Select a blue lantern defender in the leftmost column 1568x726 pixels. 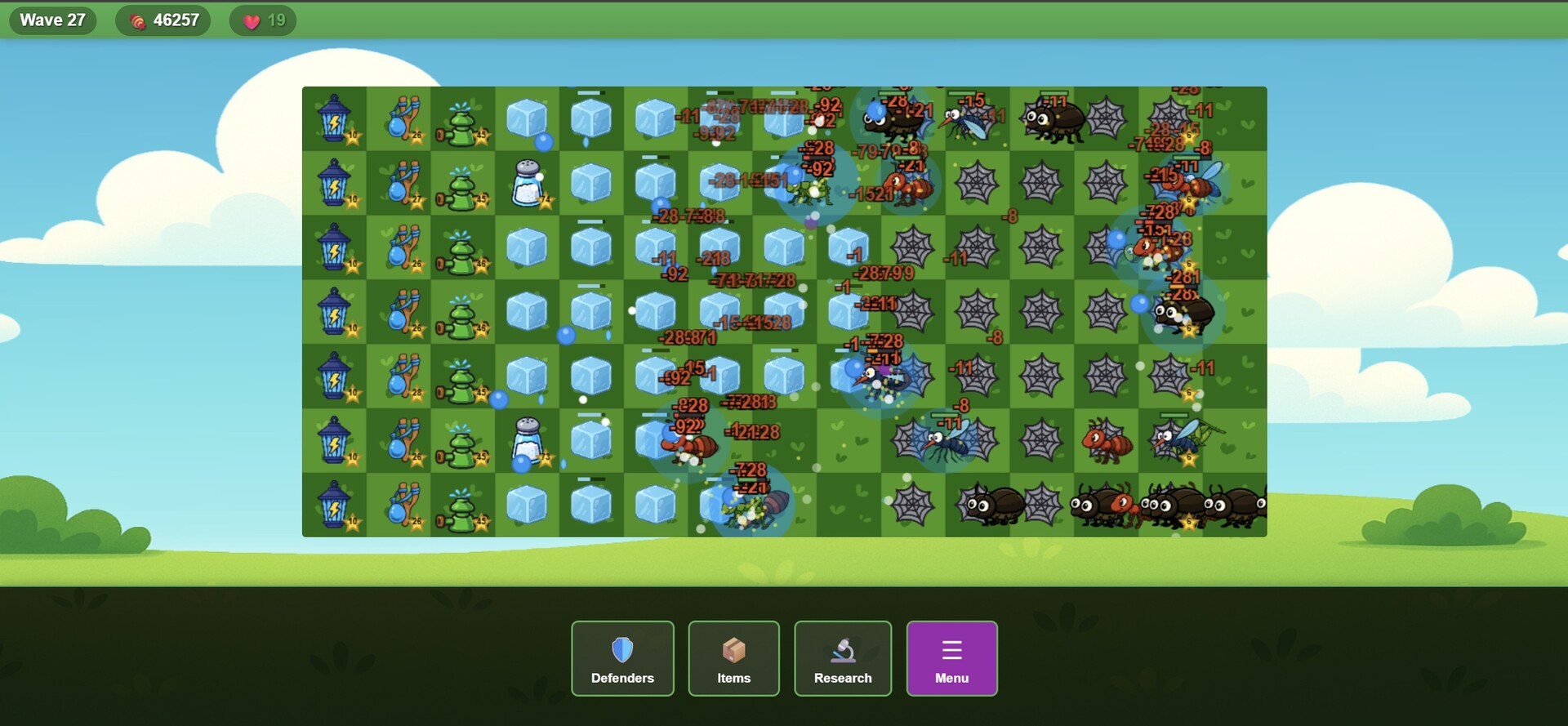point(334,118)
